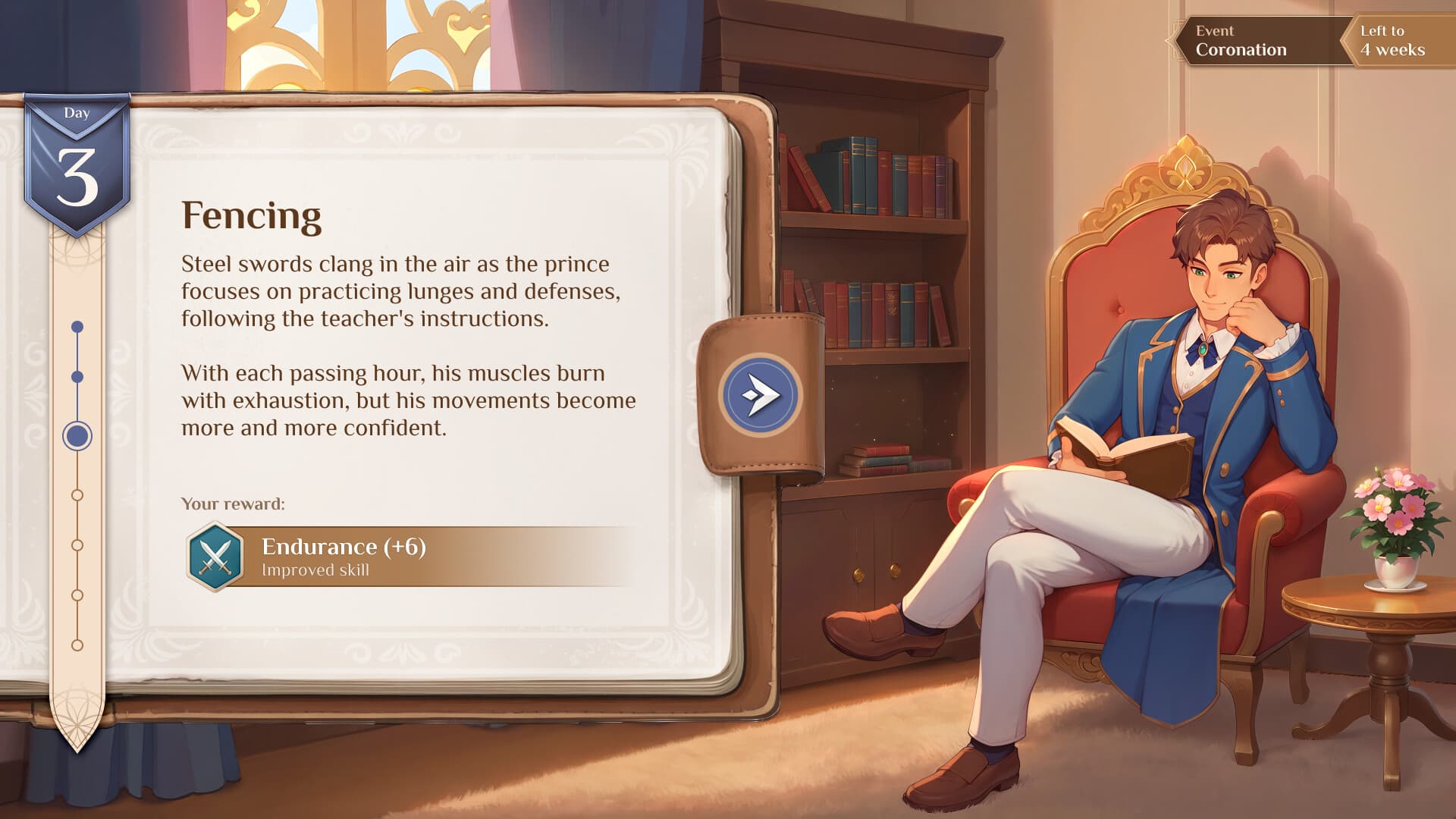Open the Coronation event tracker
The height and width of the screenshot is (819, 1456).
(1259, 41)
